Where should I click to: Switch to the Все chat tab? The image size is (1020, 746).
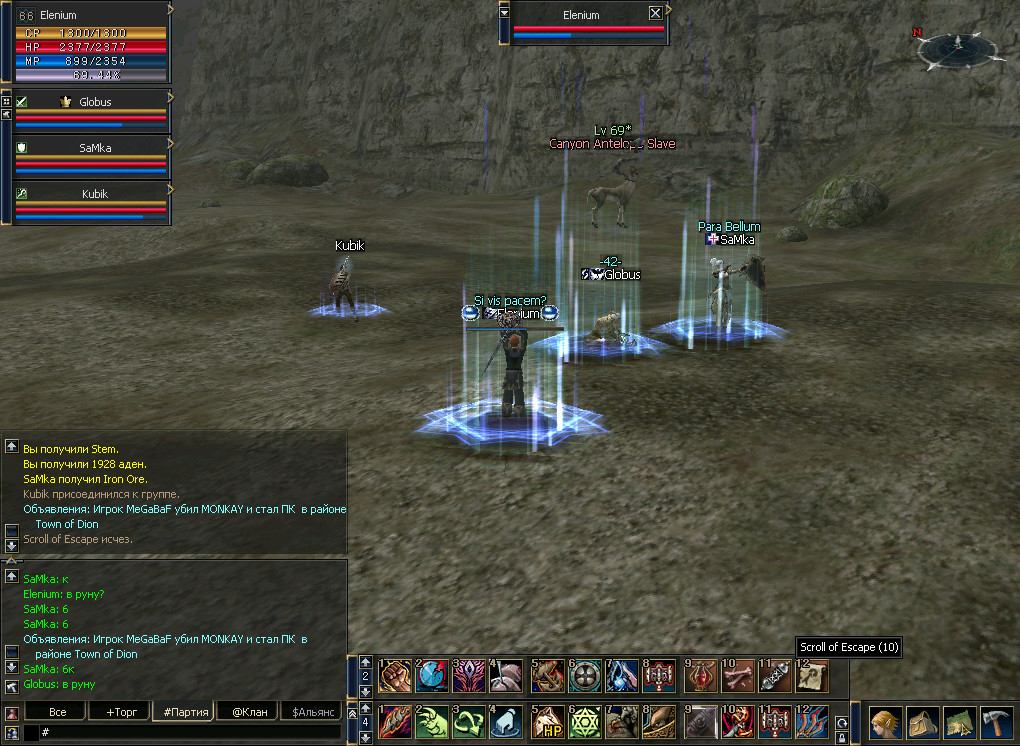57,712
